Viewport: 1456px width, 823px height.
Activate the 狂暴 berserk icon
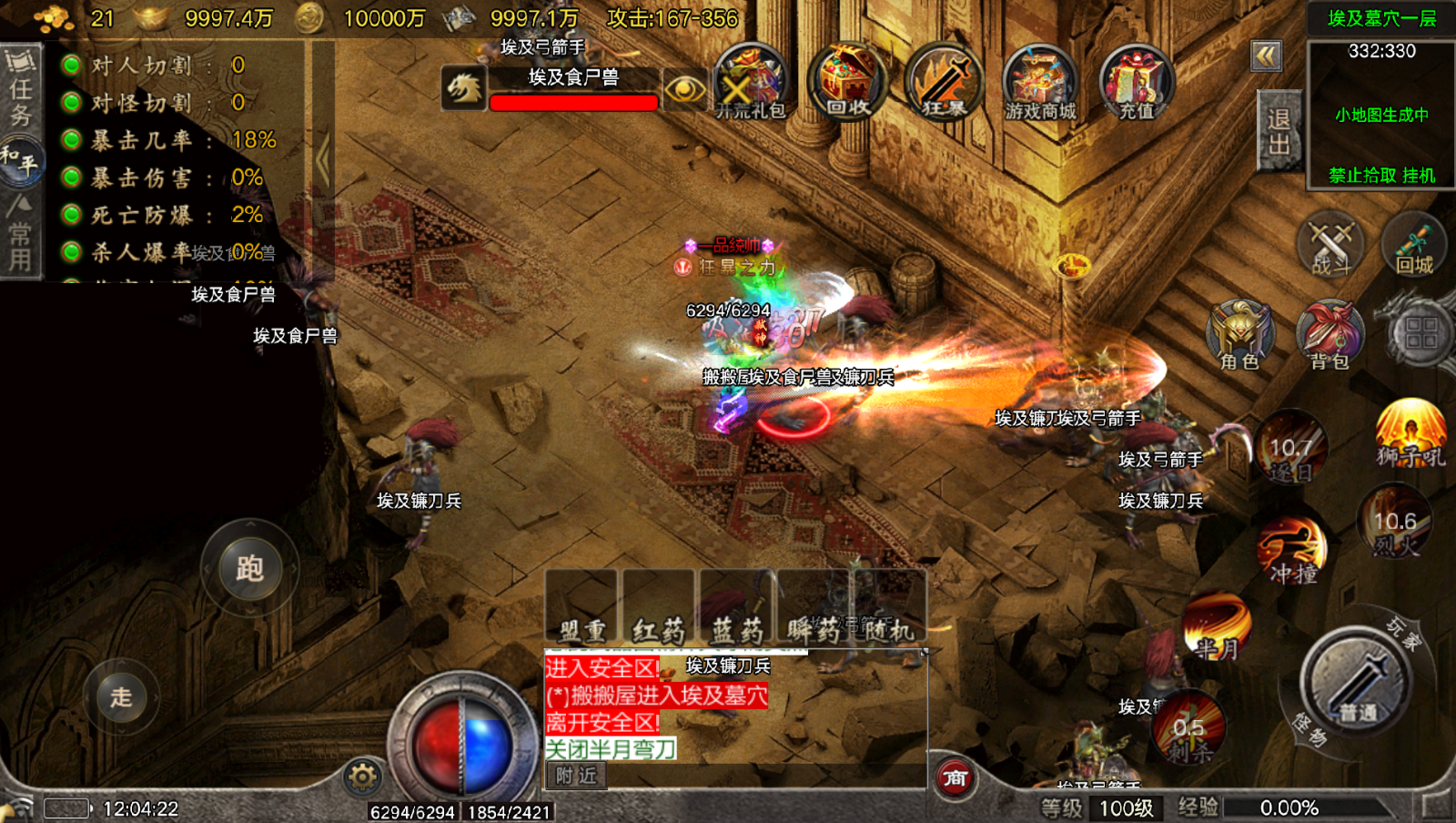pos(944,83)
